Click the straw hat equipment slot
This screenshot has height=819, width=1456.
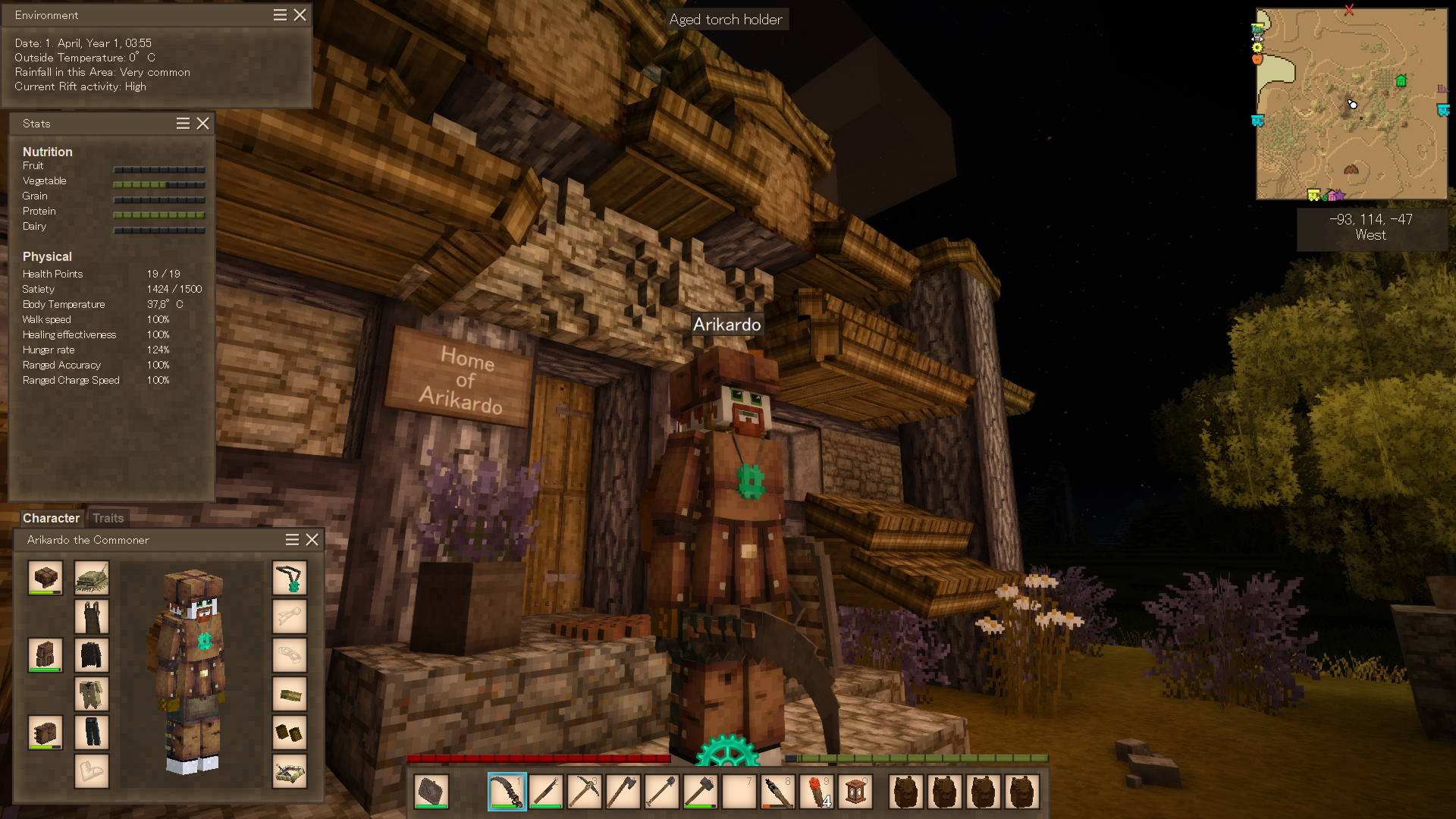click(92, 579)
